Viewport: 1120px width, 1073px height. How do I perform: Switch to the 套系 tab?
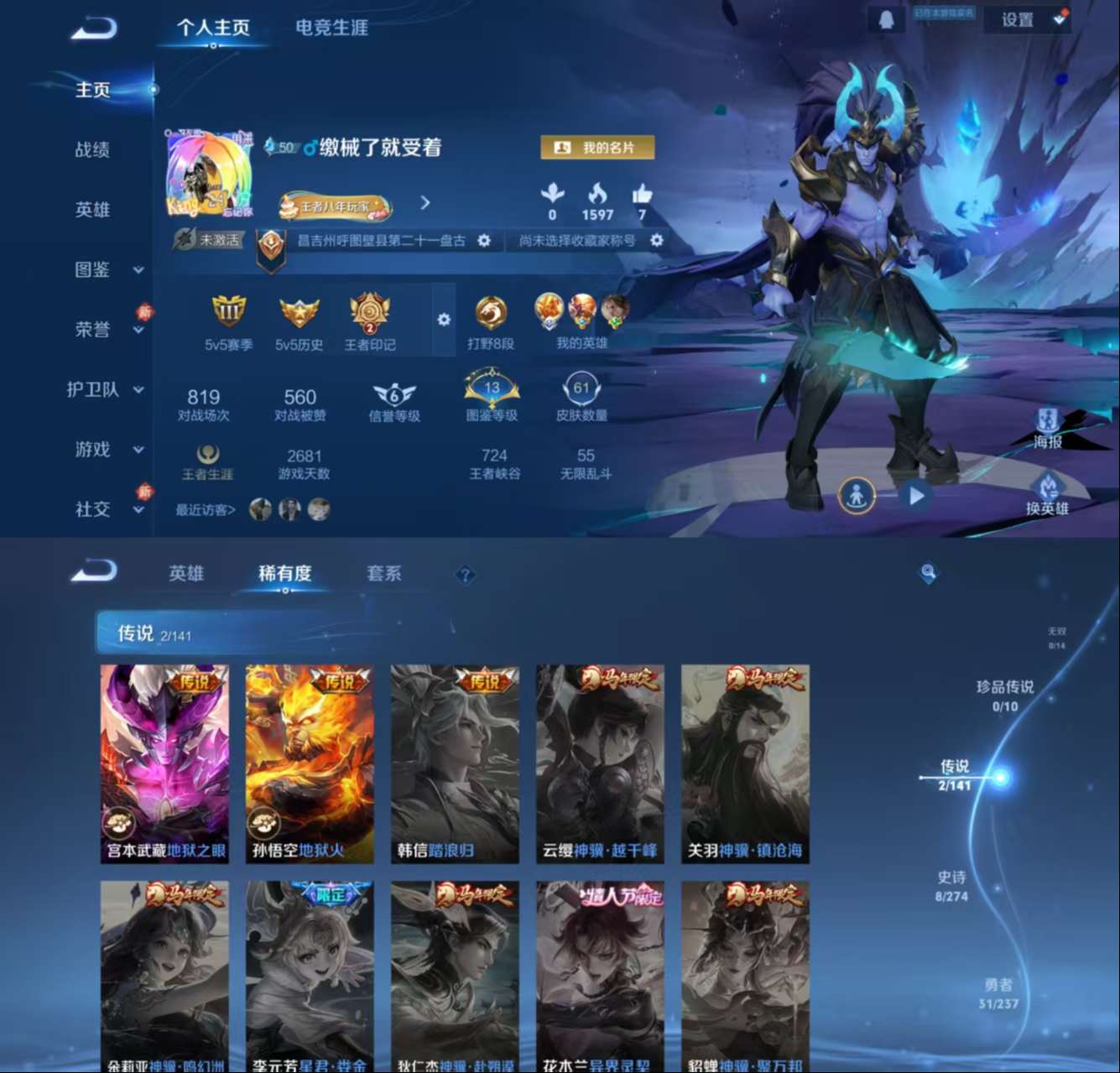[x=386, y=573]
